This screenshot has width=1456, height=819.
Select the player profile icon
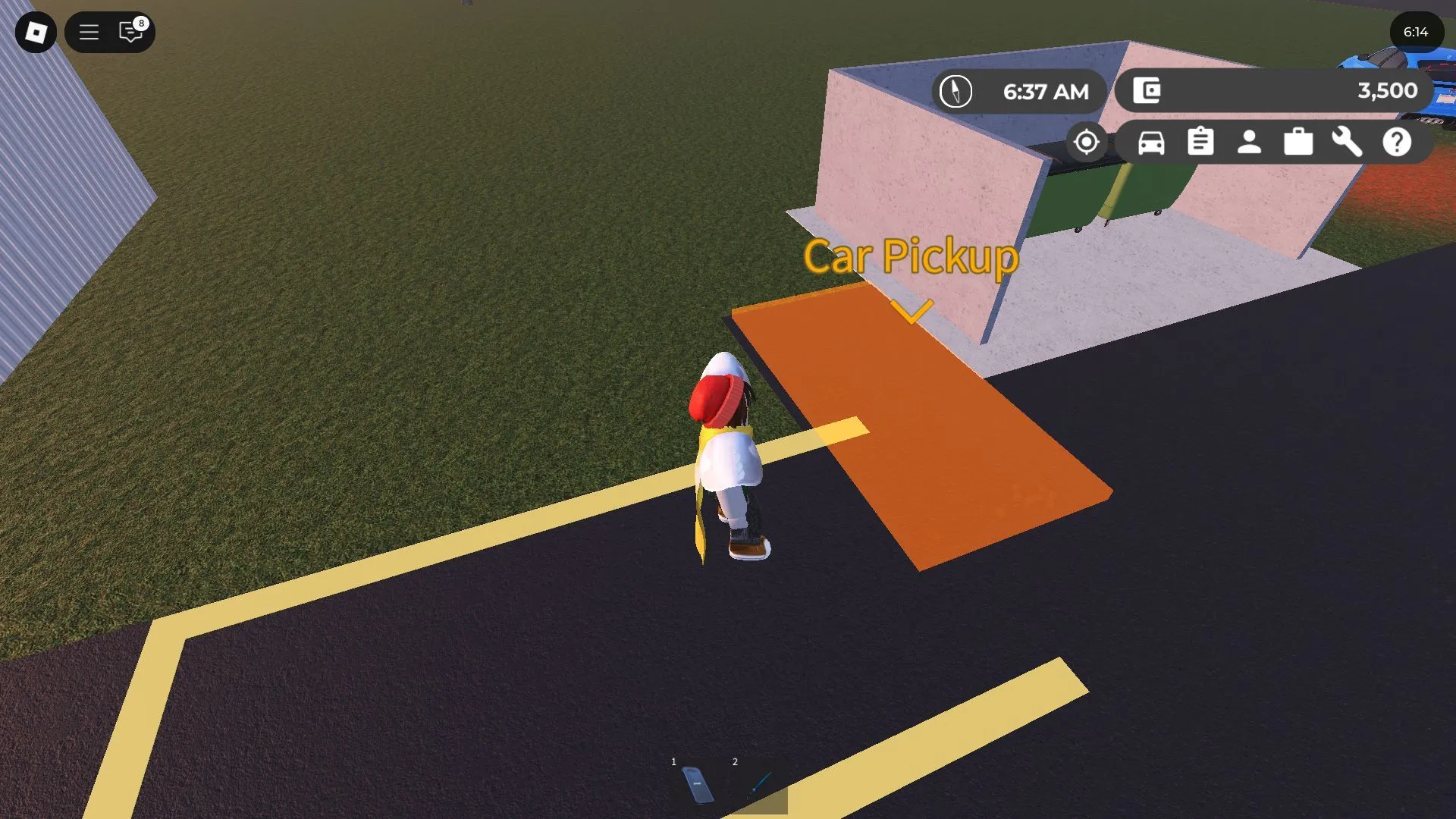click(x=1249, y=142)
